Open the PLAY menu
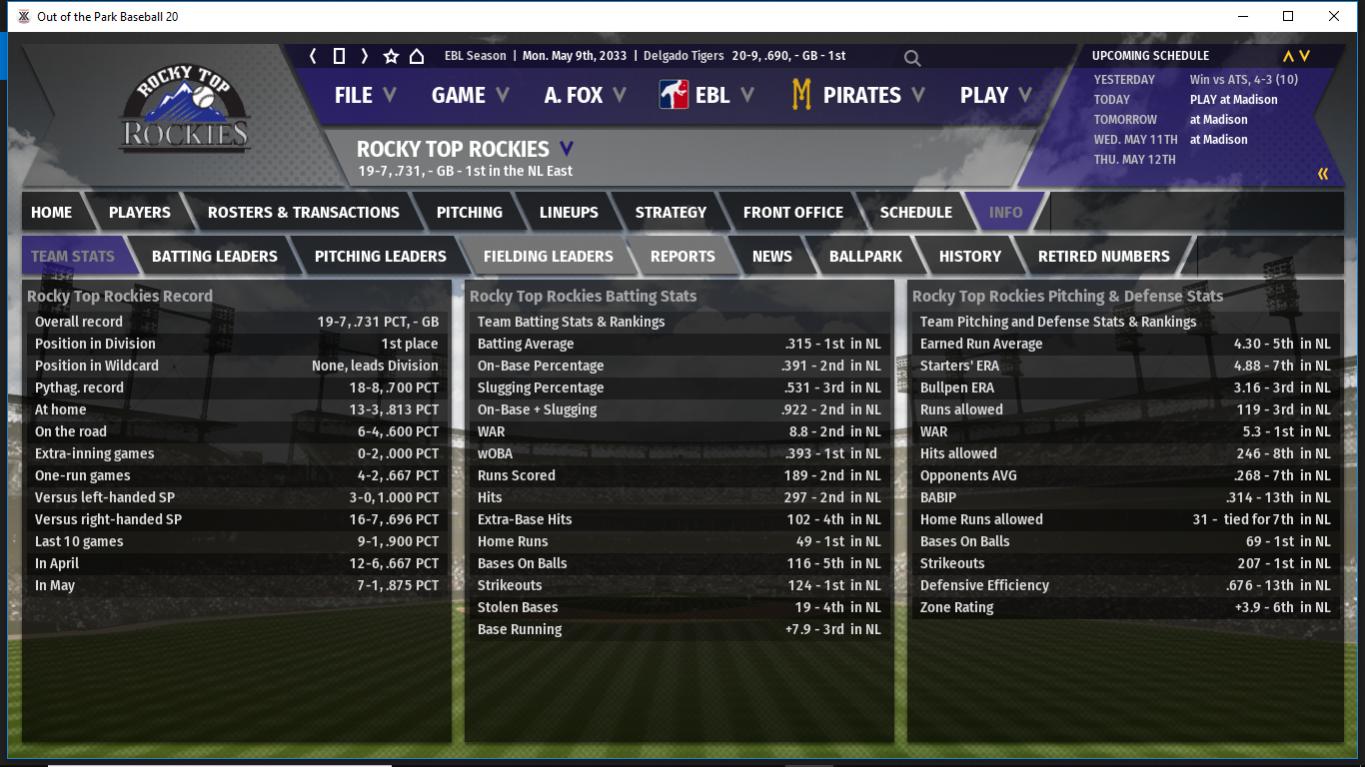The image size is (1365, 767). 995,95
